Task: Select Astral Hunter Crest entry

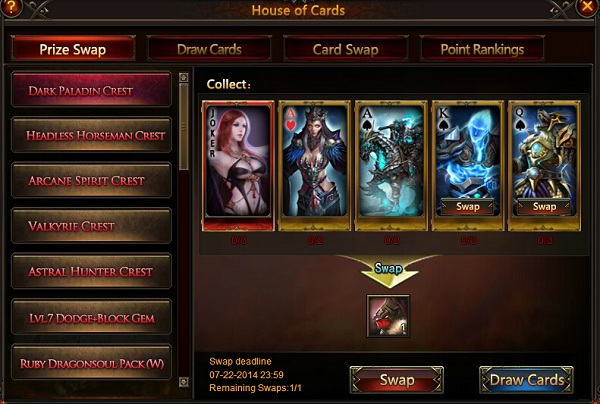Action: (x=90, y=271)
